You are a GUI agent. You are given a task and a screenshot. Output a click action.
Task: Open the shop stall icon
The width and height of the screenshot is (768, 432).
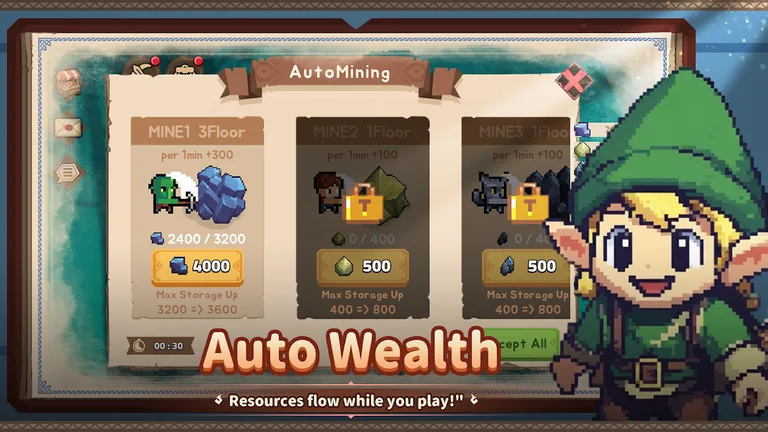coord(67,83)
